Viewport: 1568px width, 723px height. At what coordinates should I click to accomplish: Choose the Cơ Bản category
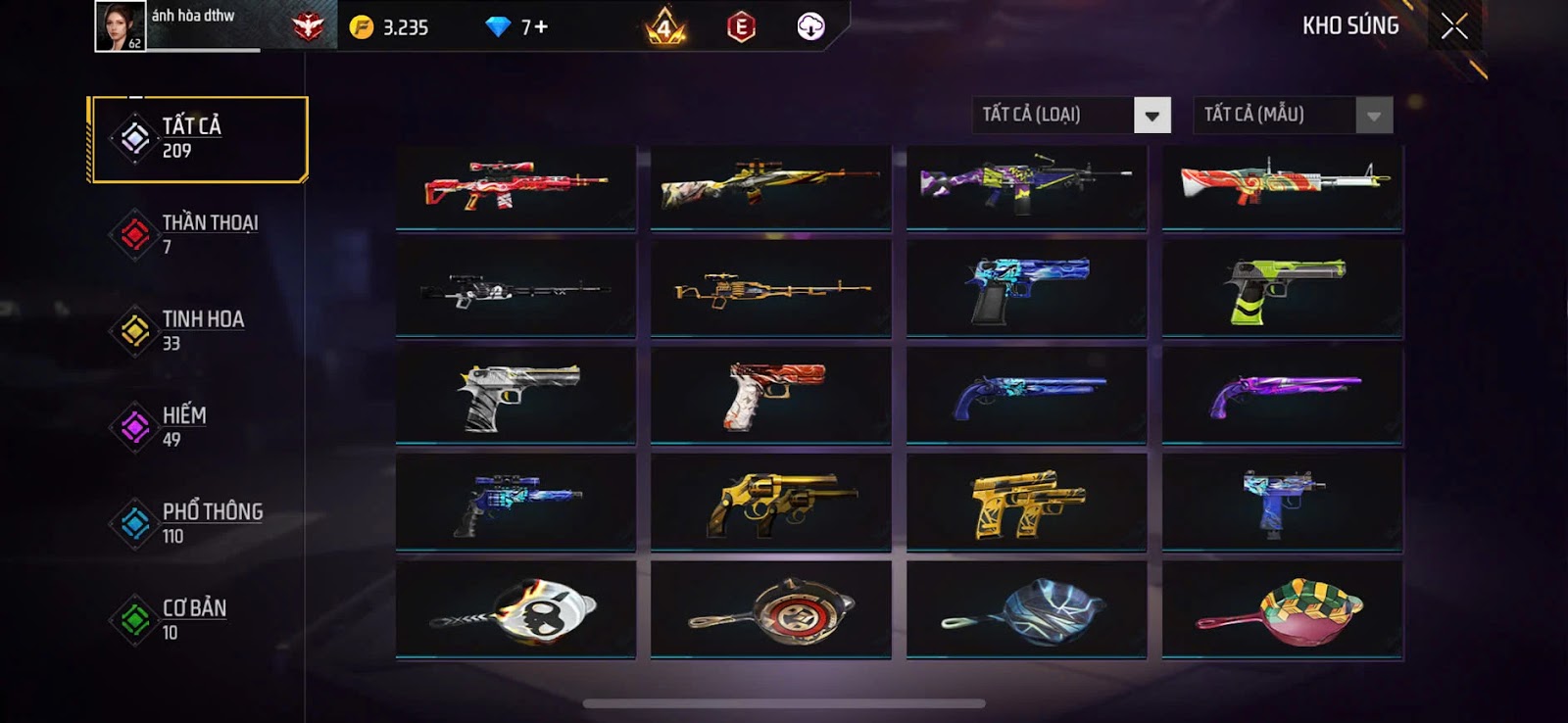click(x=198, y=619)
